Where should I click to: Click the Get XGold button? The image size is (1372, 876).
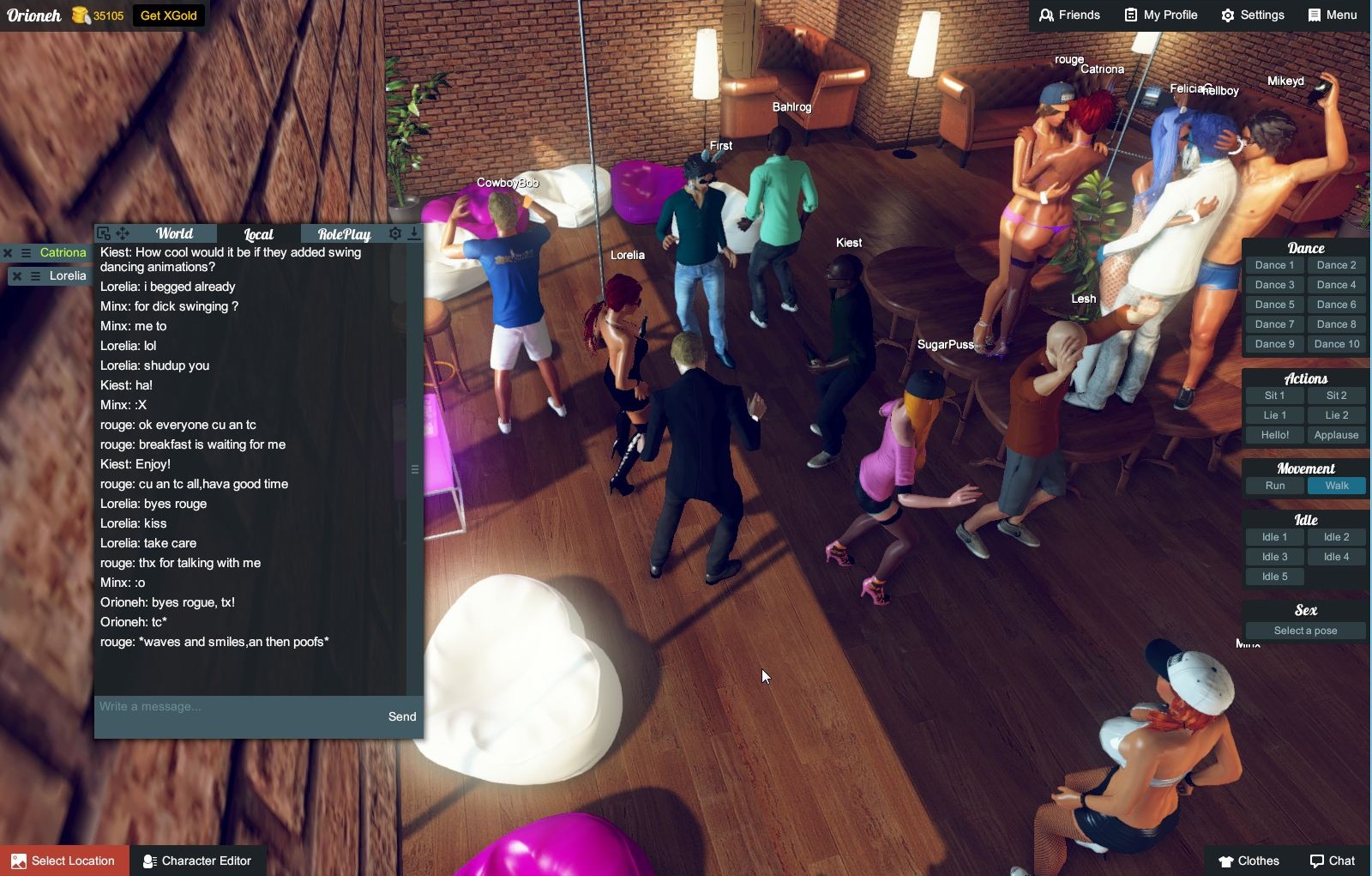[x=169, y=15]
